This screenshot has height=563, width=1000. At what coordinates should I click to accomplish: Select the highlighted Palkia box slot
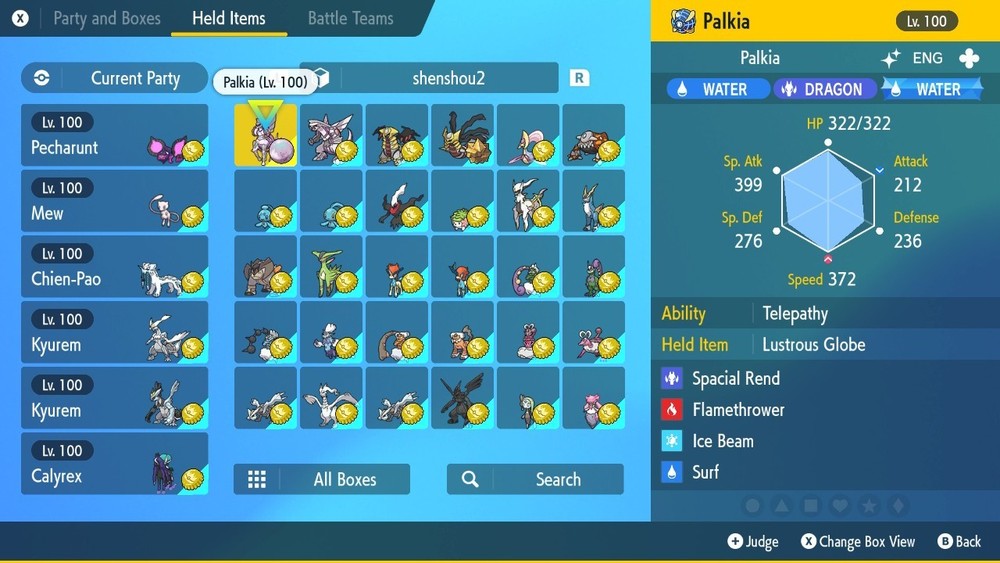point(265,136)
